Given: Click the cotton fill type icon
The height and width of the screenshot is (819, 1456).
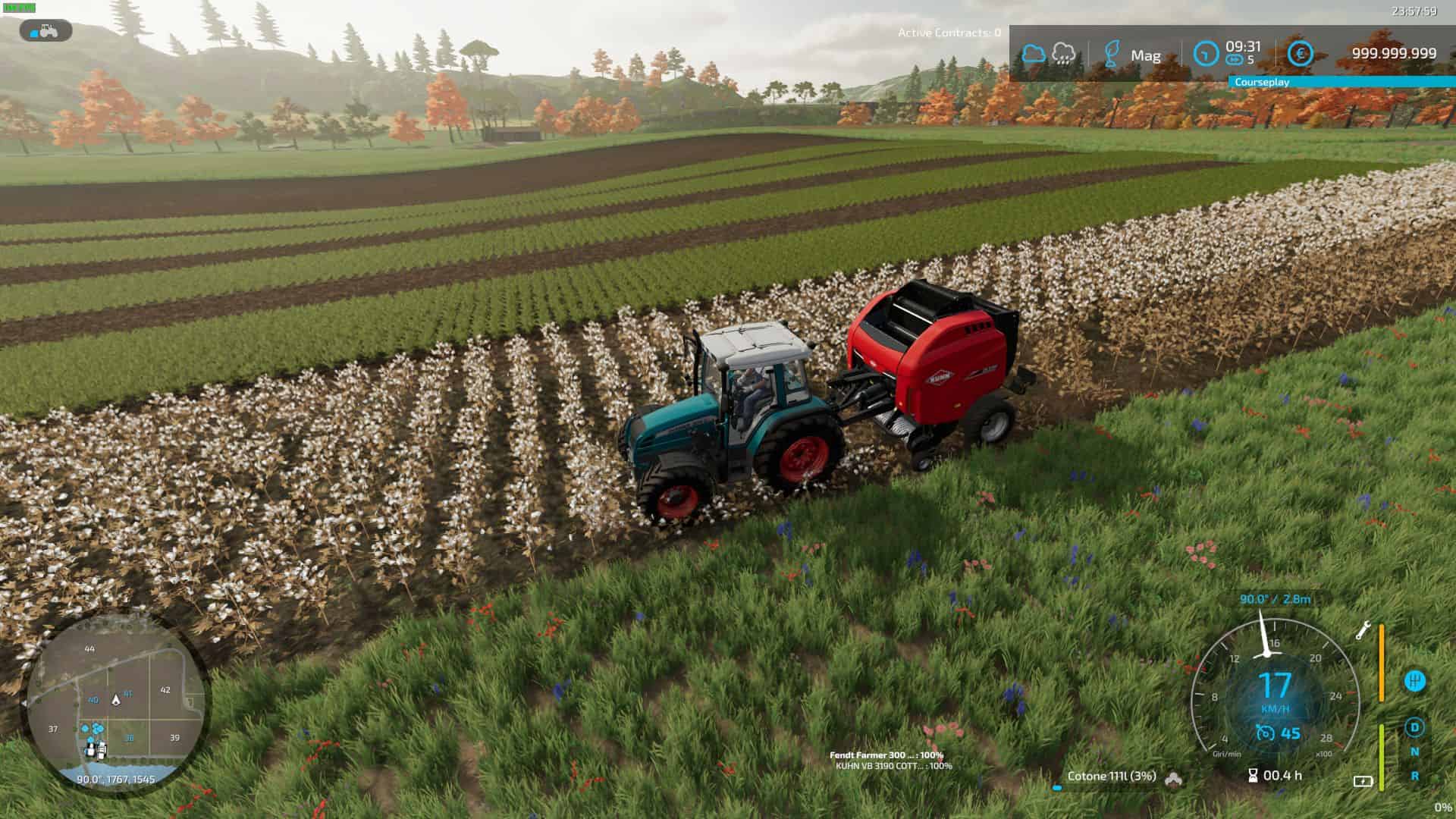Looking at the screenshot, I should coord(1173,778).
